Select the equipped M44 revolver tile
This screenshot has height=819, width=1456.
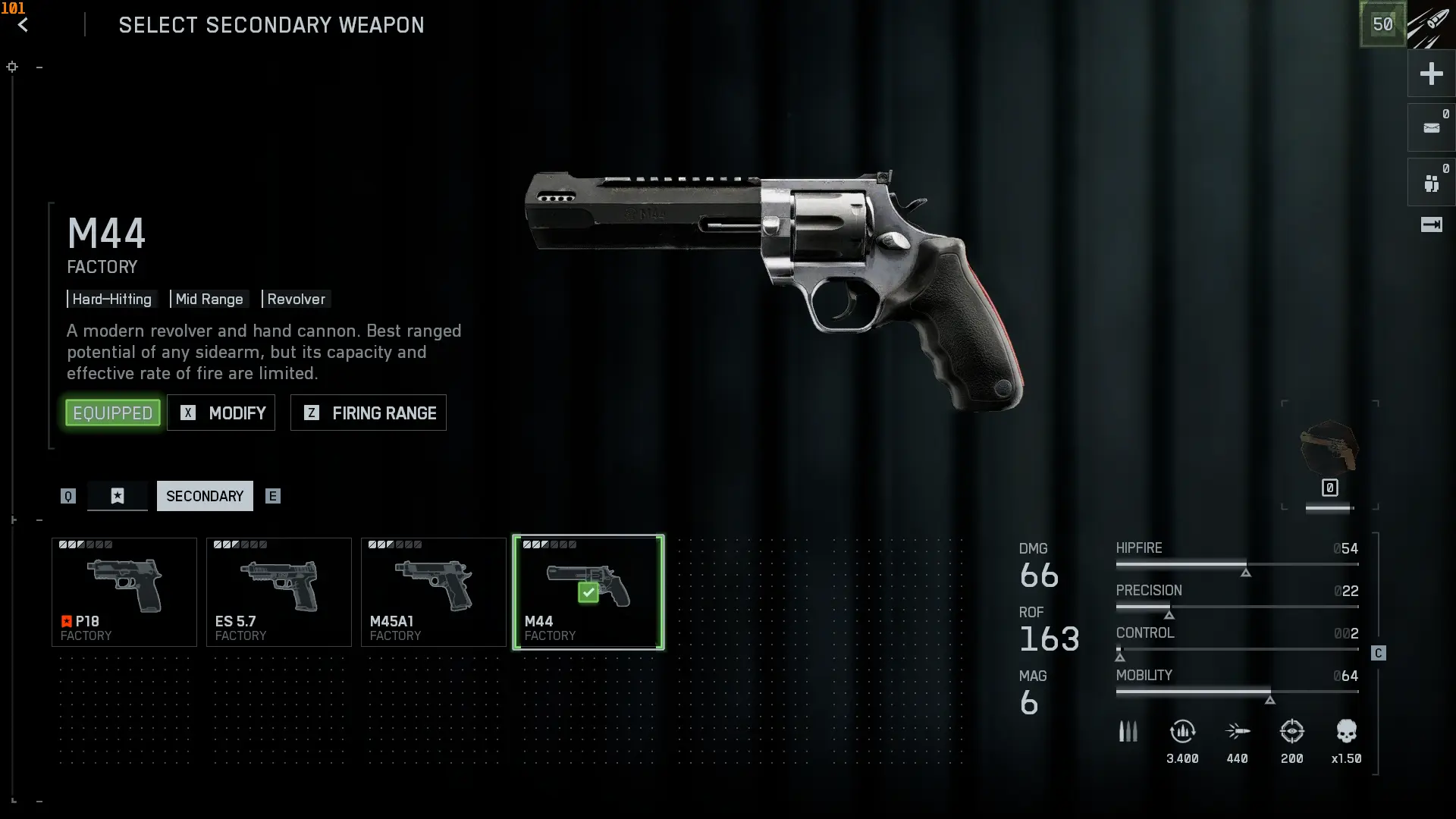point(588,592)
